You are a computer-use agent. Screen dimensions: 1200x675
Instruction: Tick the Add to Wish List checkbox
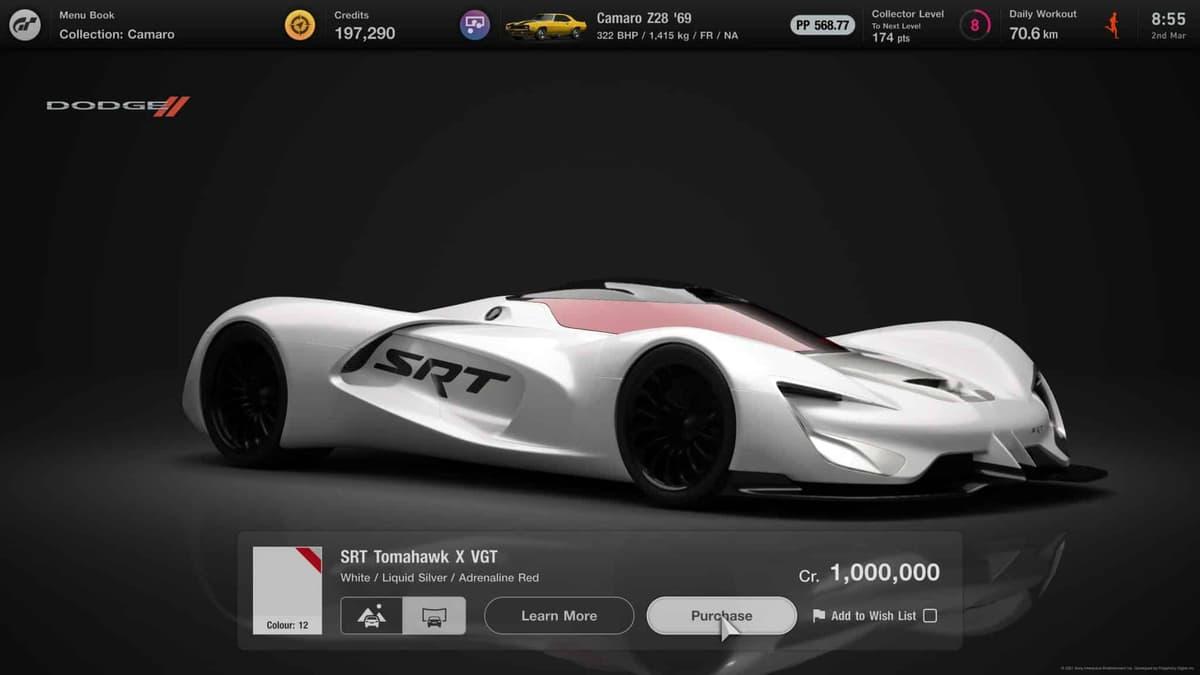click(930, 616)
